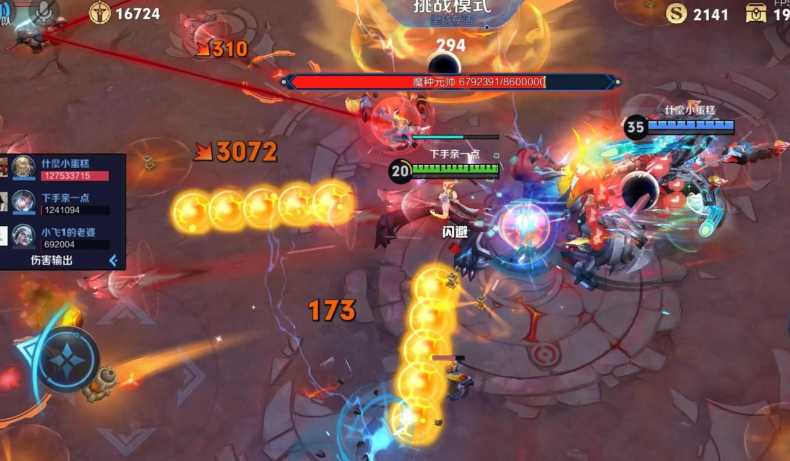Collapse the damage output panel arrow
The image size is (790, 461).
[113, 260]
